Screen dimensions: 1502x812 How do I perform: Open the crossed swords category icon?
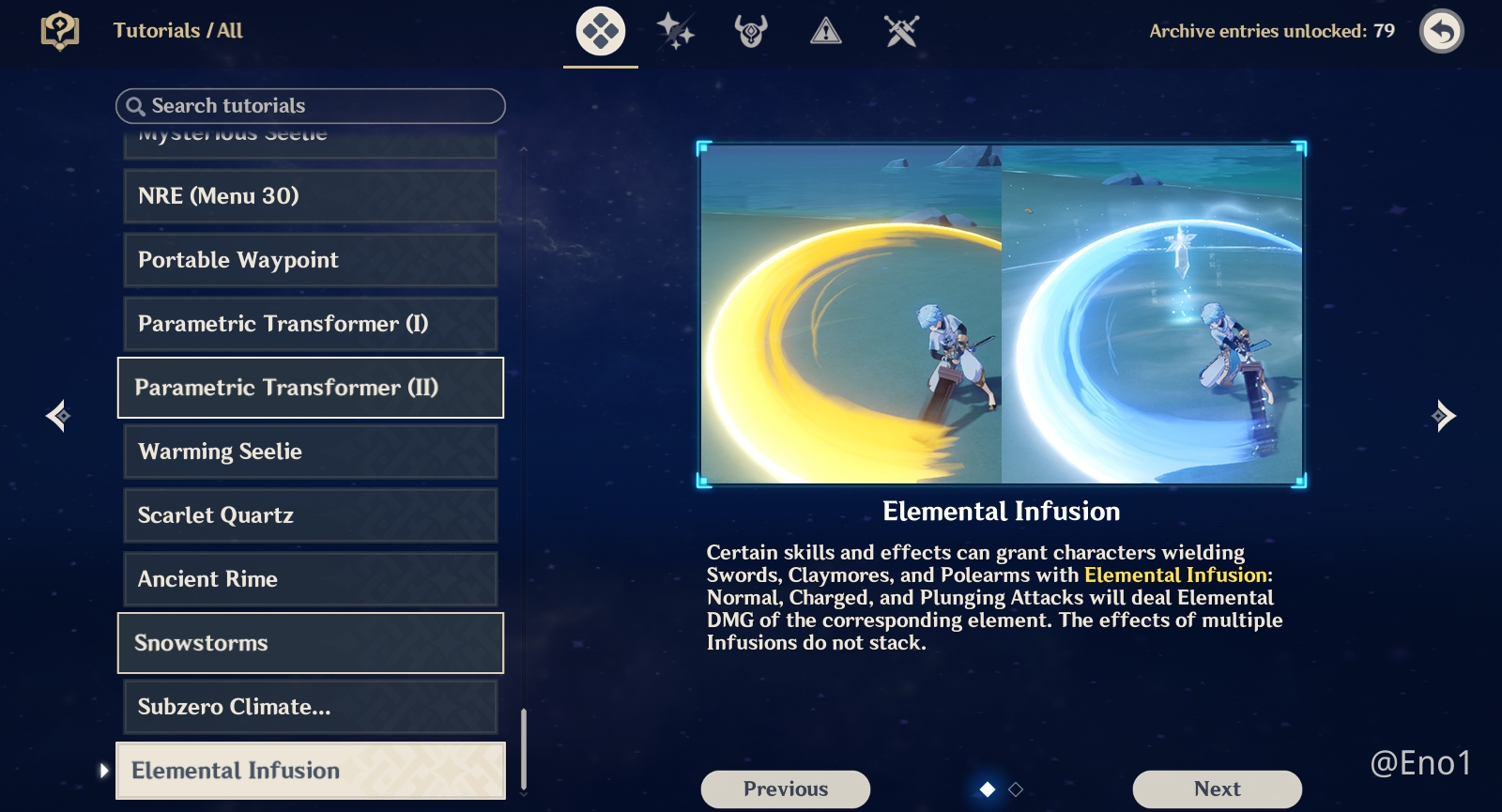pos(898,31)
